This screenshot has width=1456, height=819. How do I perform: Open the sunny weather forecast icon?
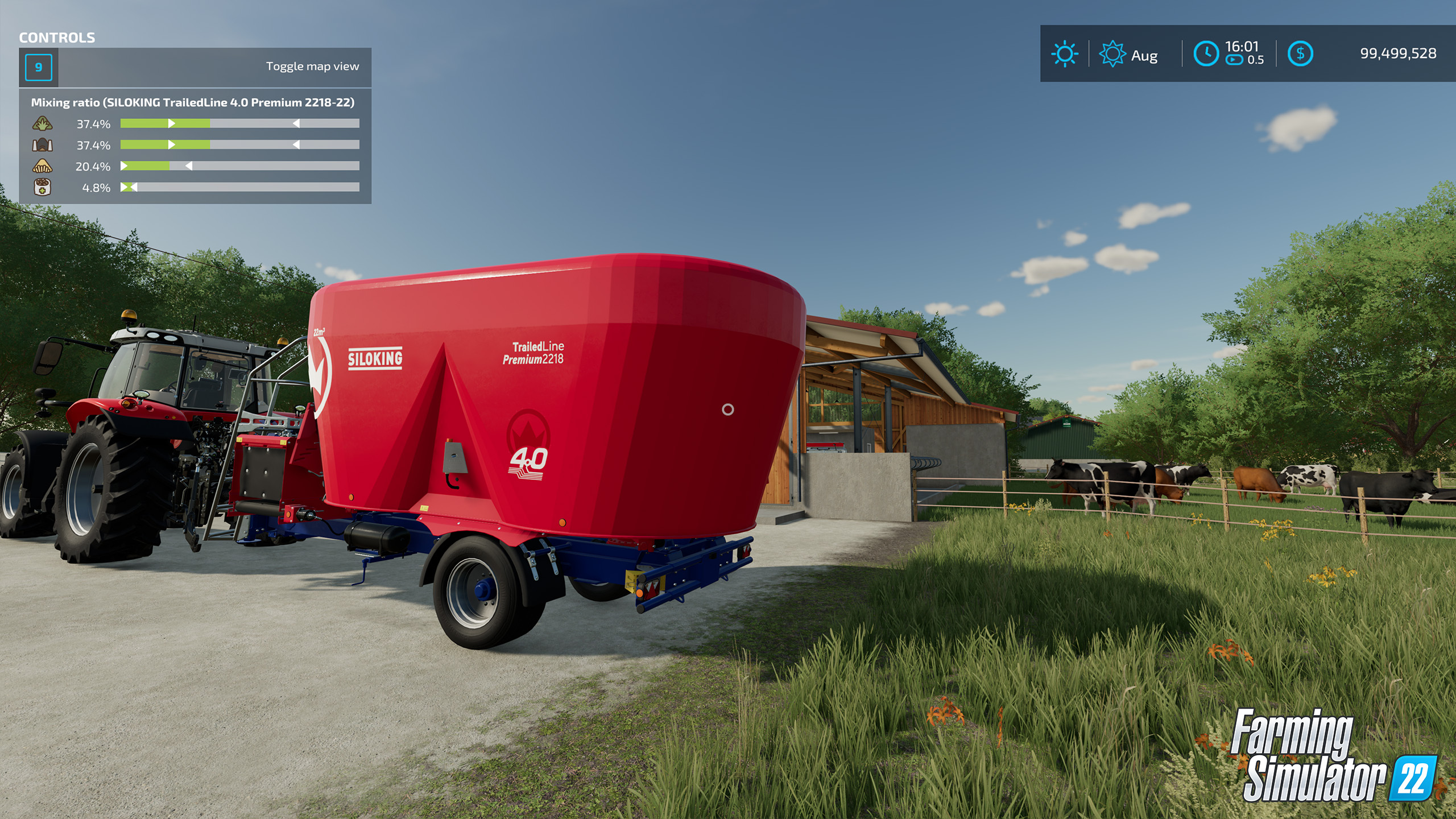1064,54
